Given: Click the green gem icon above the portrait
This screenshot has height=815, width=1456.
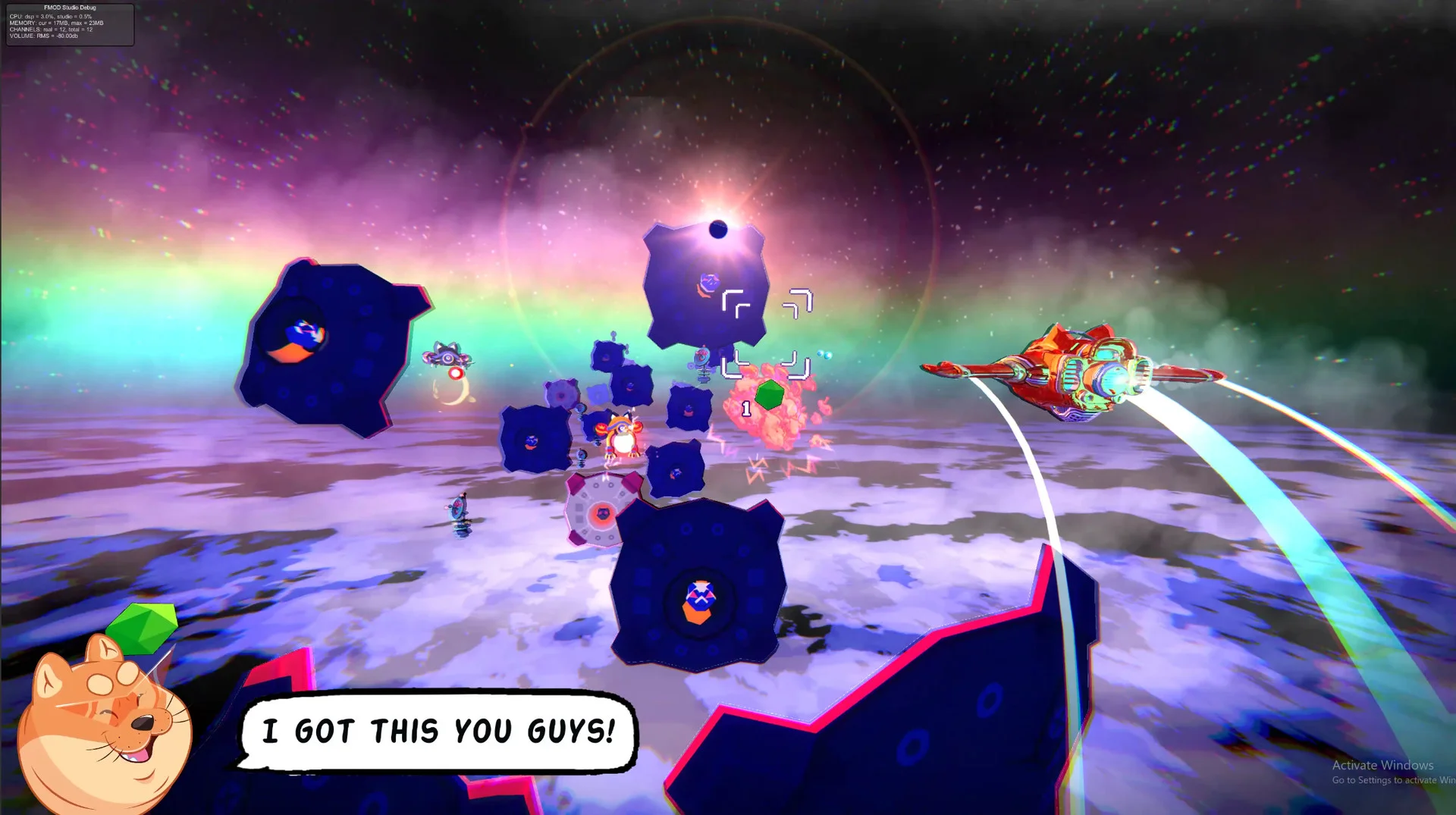Looking at the screenshot, I should tap(143, 628).
